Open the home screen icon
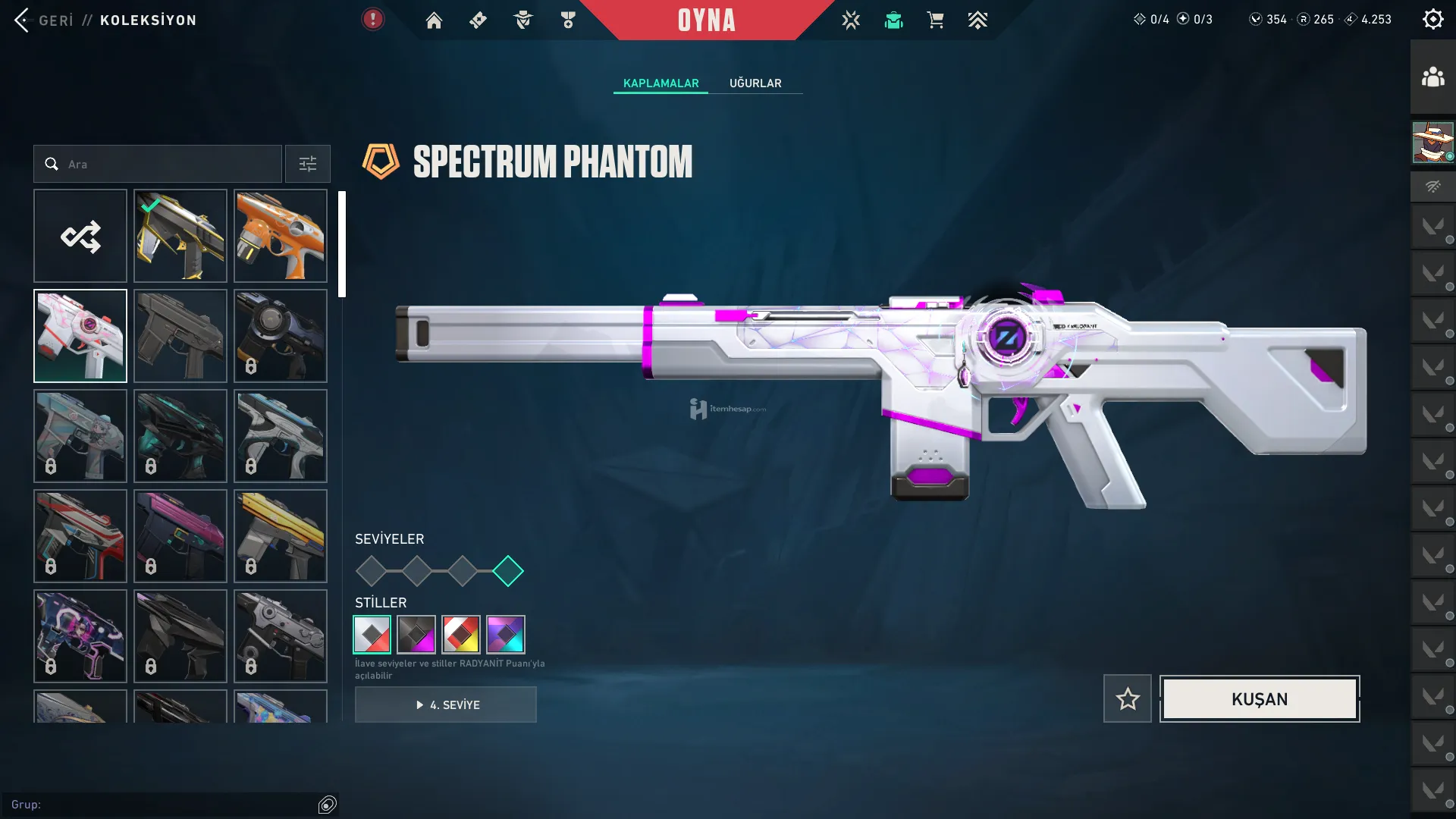 tap(434, 20)
